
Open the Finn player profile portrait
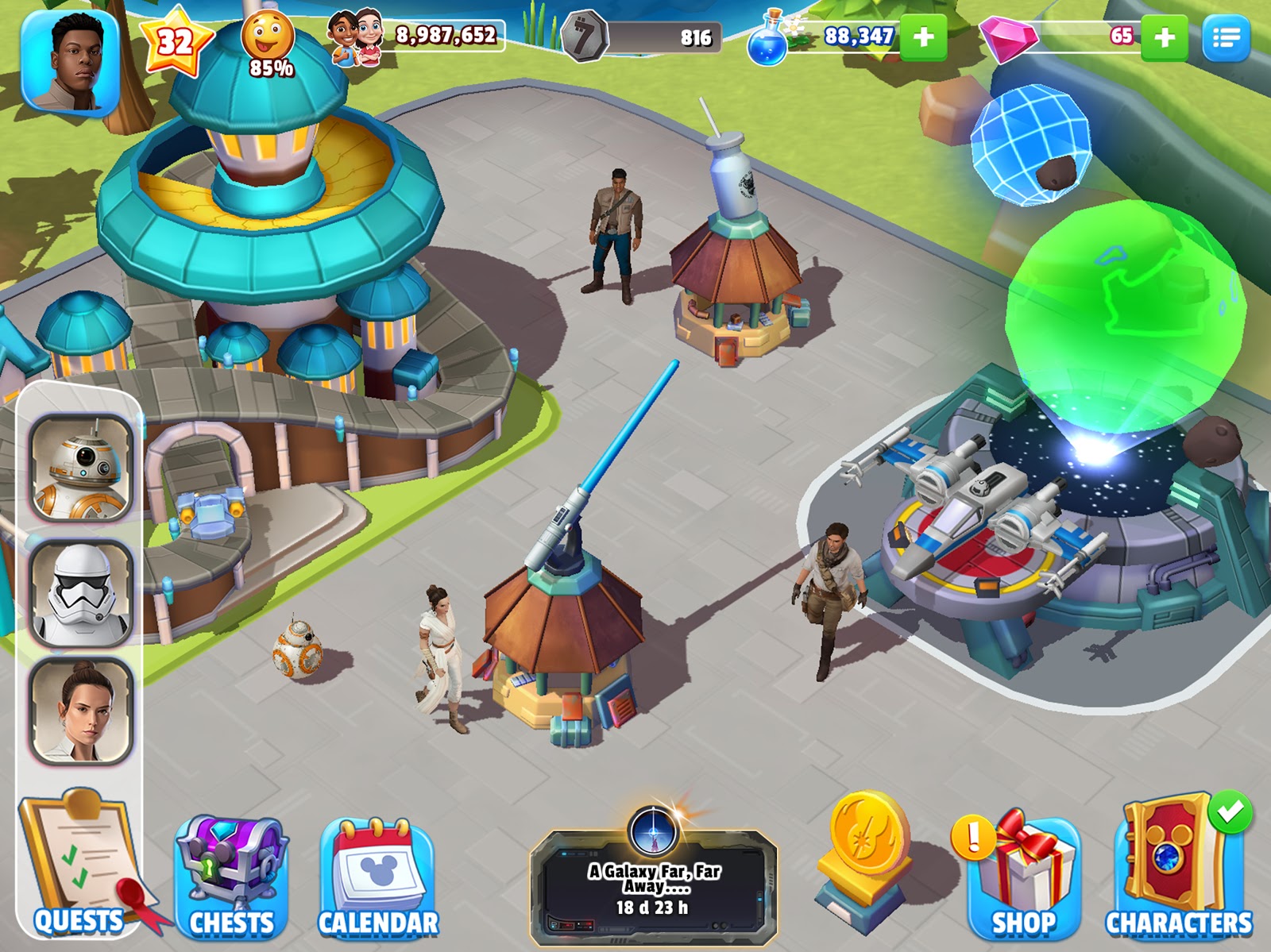tap(71, 63)
